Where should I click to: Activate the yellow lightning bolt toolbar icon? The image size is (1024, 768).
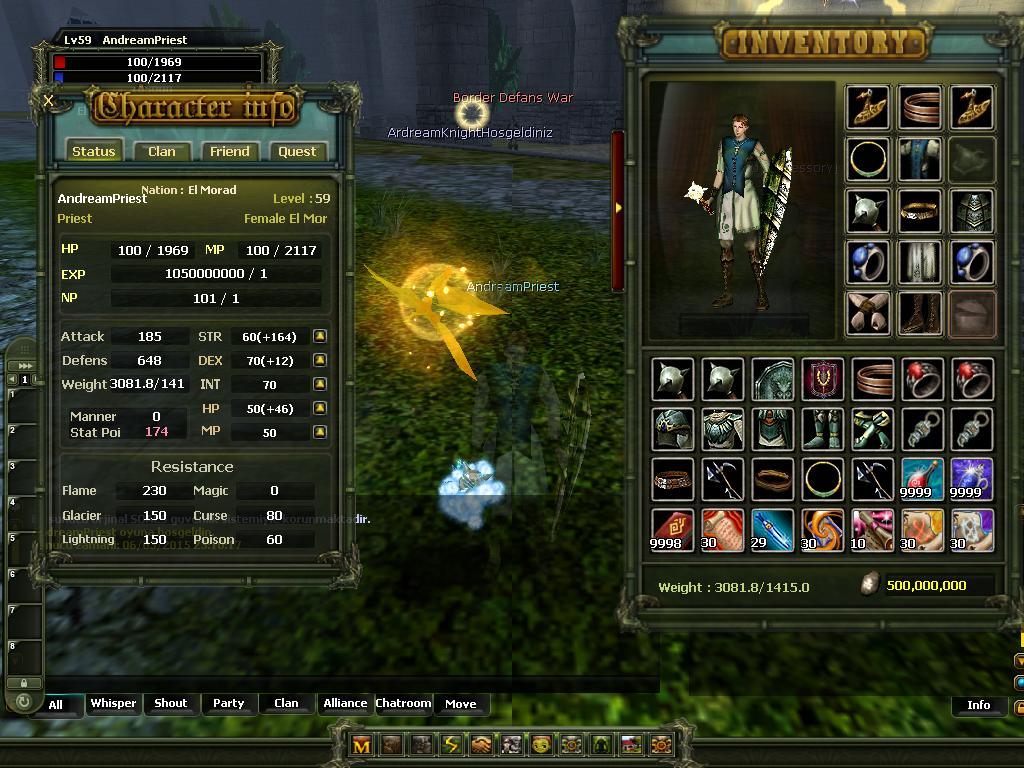451,745
